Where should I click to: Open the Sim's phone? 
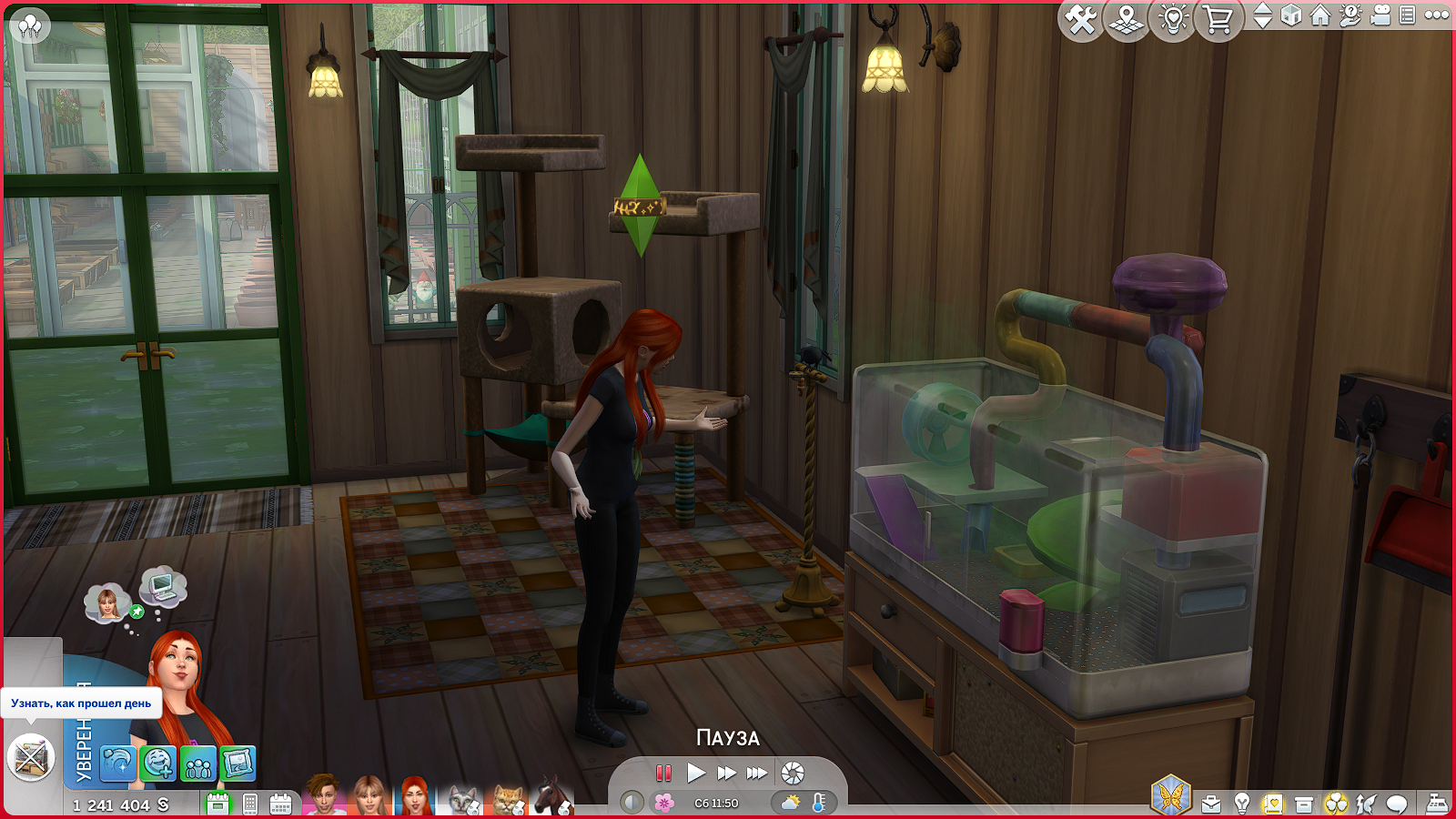pyautogui.click(x=250, y=804)
